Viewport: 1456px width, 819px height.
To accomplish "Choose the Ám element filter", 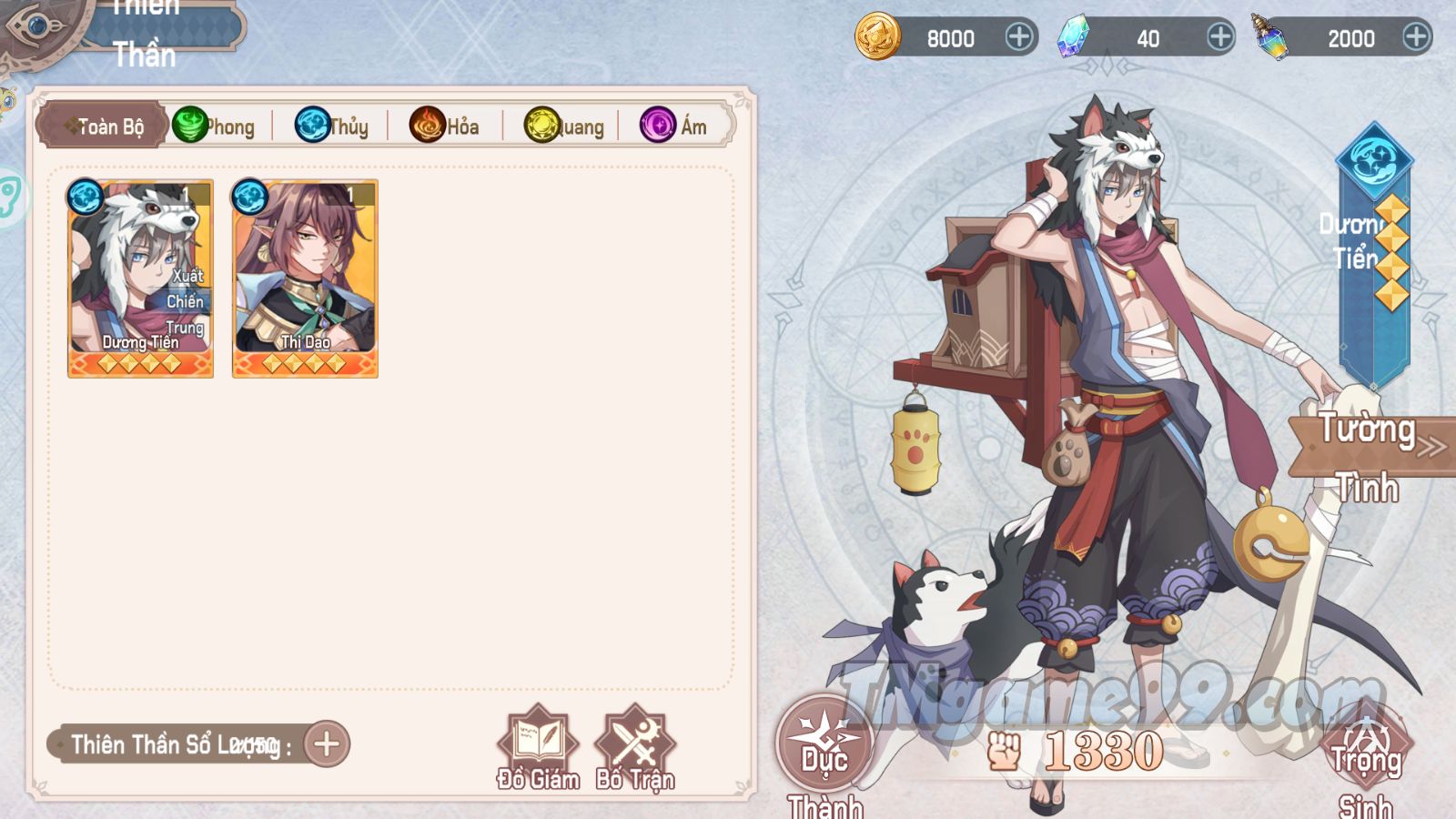I will coord(674,126).
